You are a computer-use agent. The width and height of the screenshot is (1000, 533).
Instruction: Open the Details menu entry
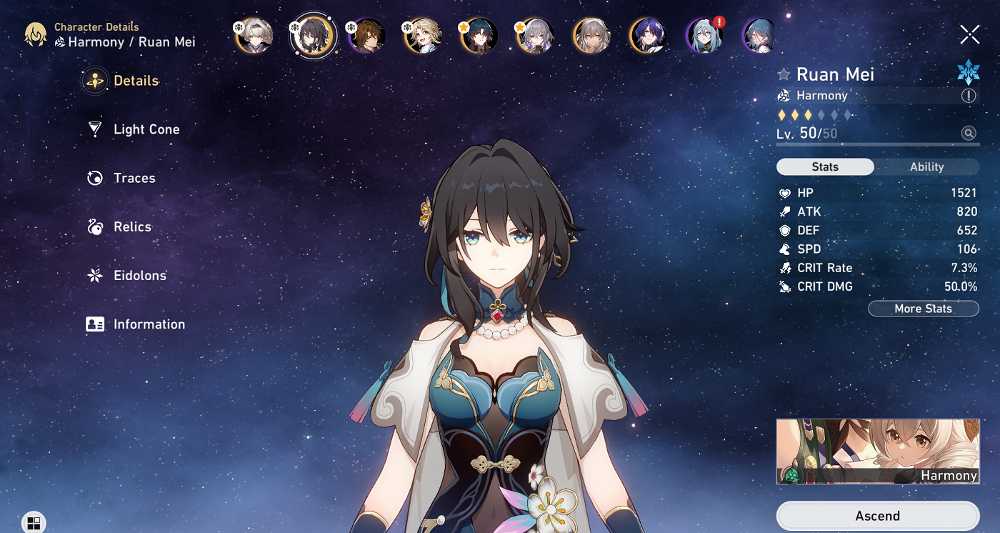[135, 81]
